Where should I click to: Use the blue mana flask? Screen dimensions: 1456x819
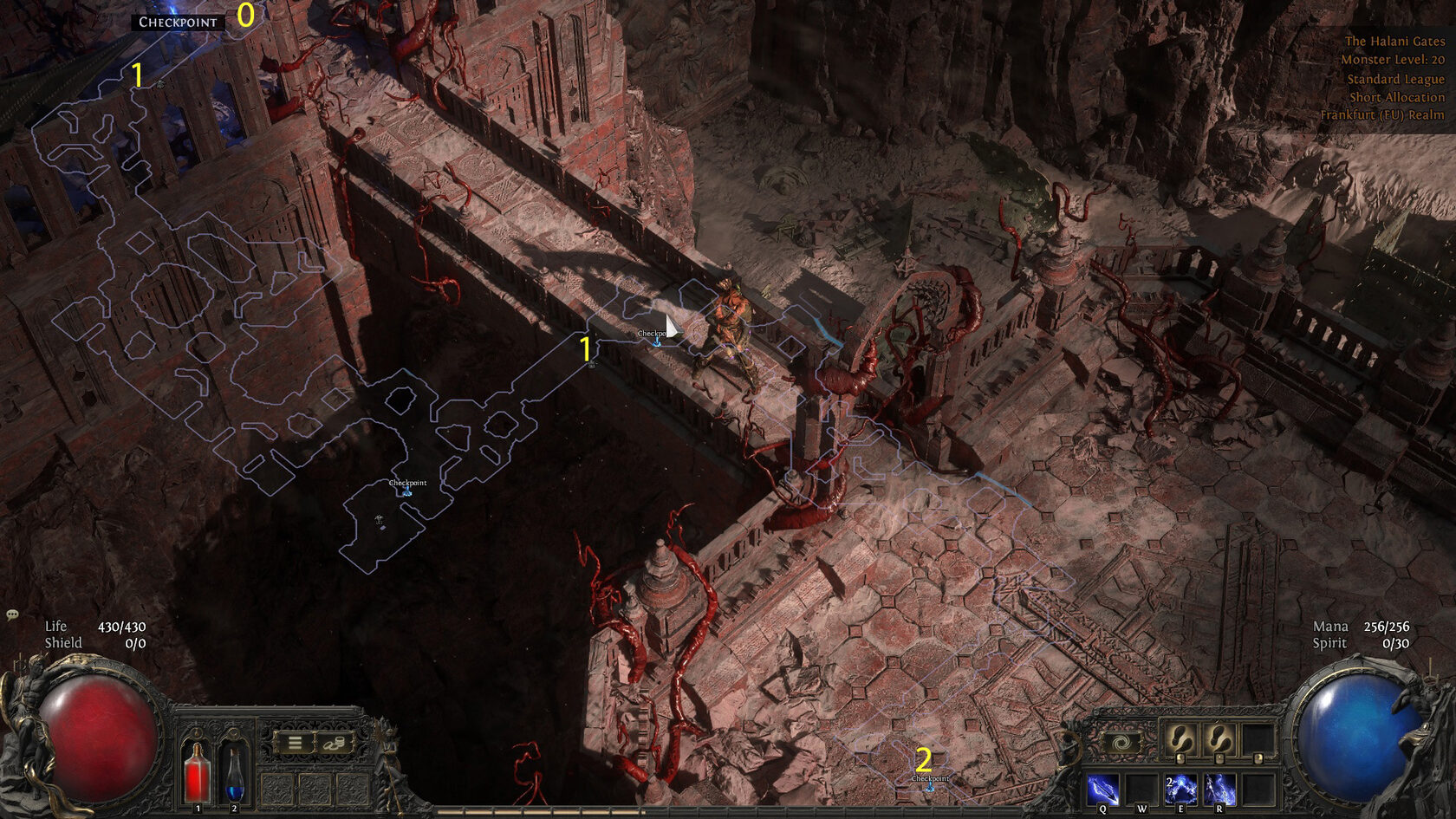234,772
